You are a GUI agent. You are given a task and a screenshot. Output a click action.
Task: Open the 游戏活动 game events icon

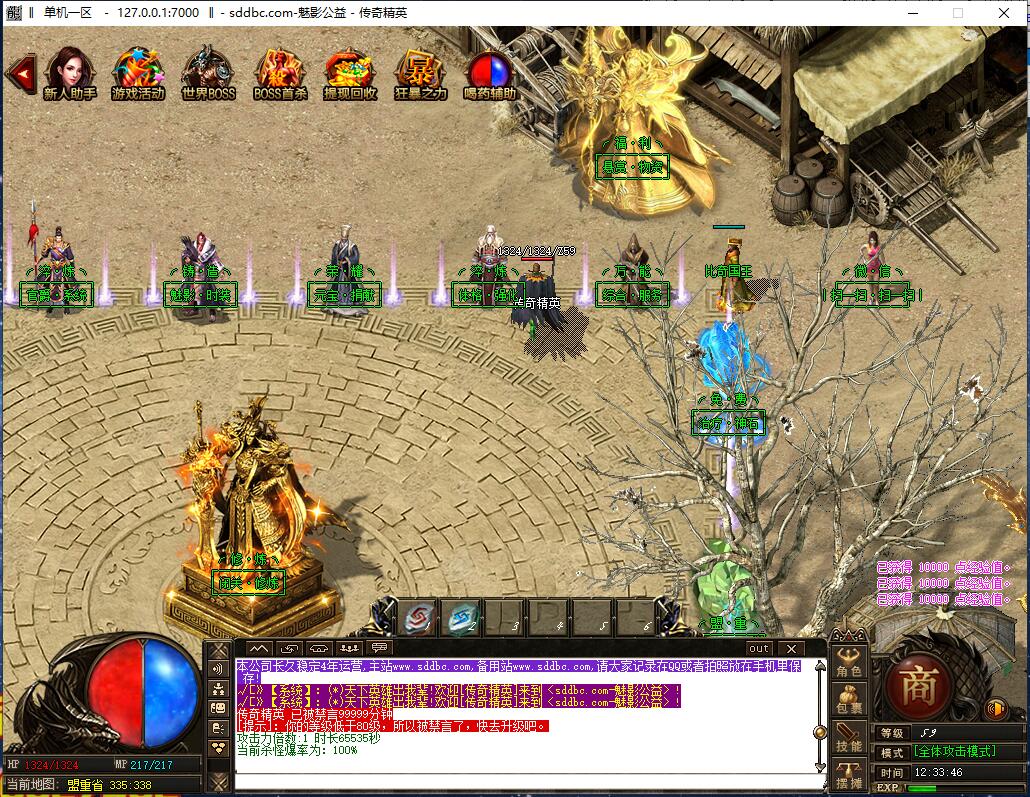[138, 71]
